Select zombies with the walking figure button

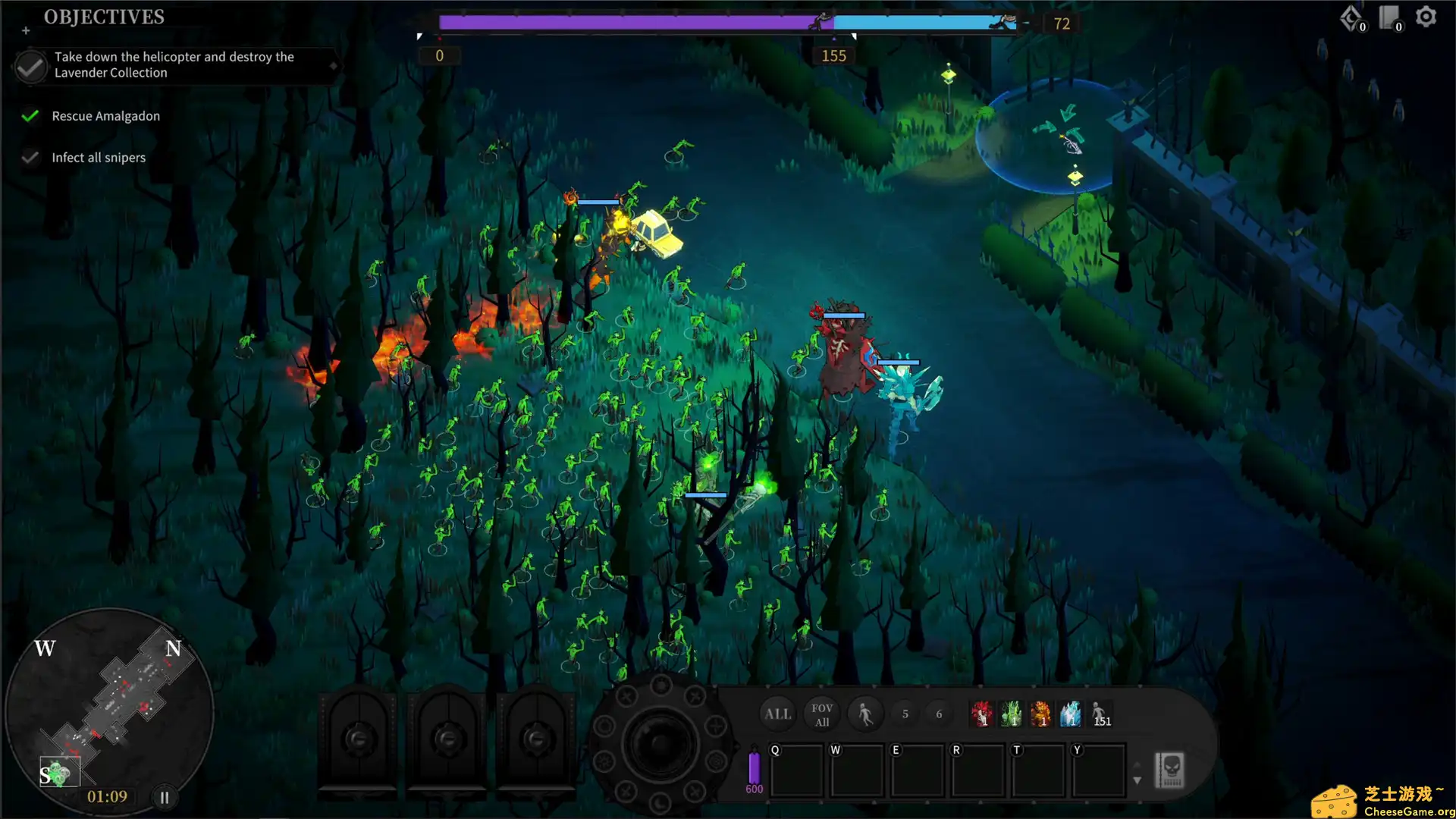864,714
